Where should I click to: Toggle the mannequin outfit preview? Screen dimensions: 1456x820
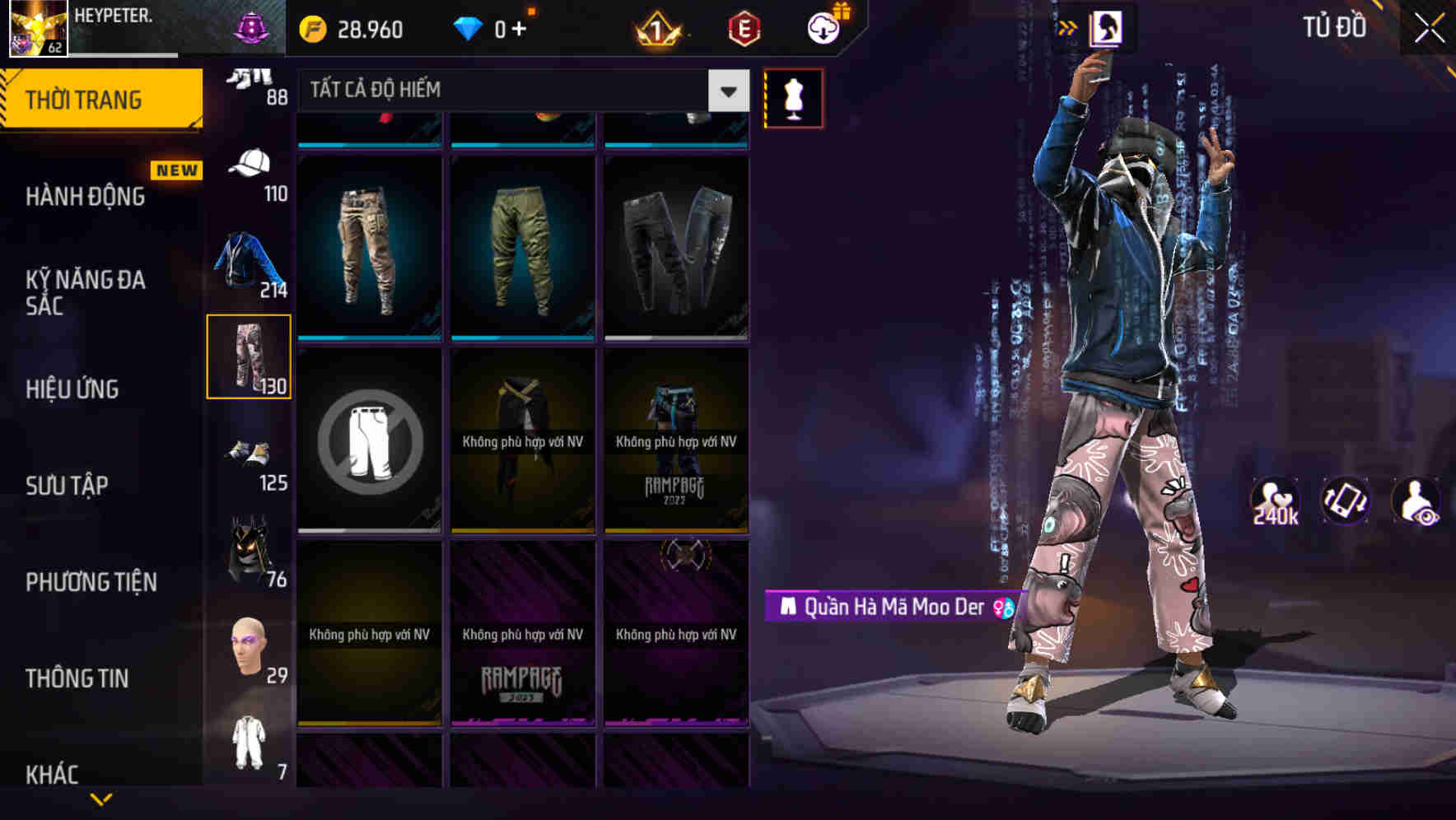[793, 97]
